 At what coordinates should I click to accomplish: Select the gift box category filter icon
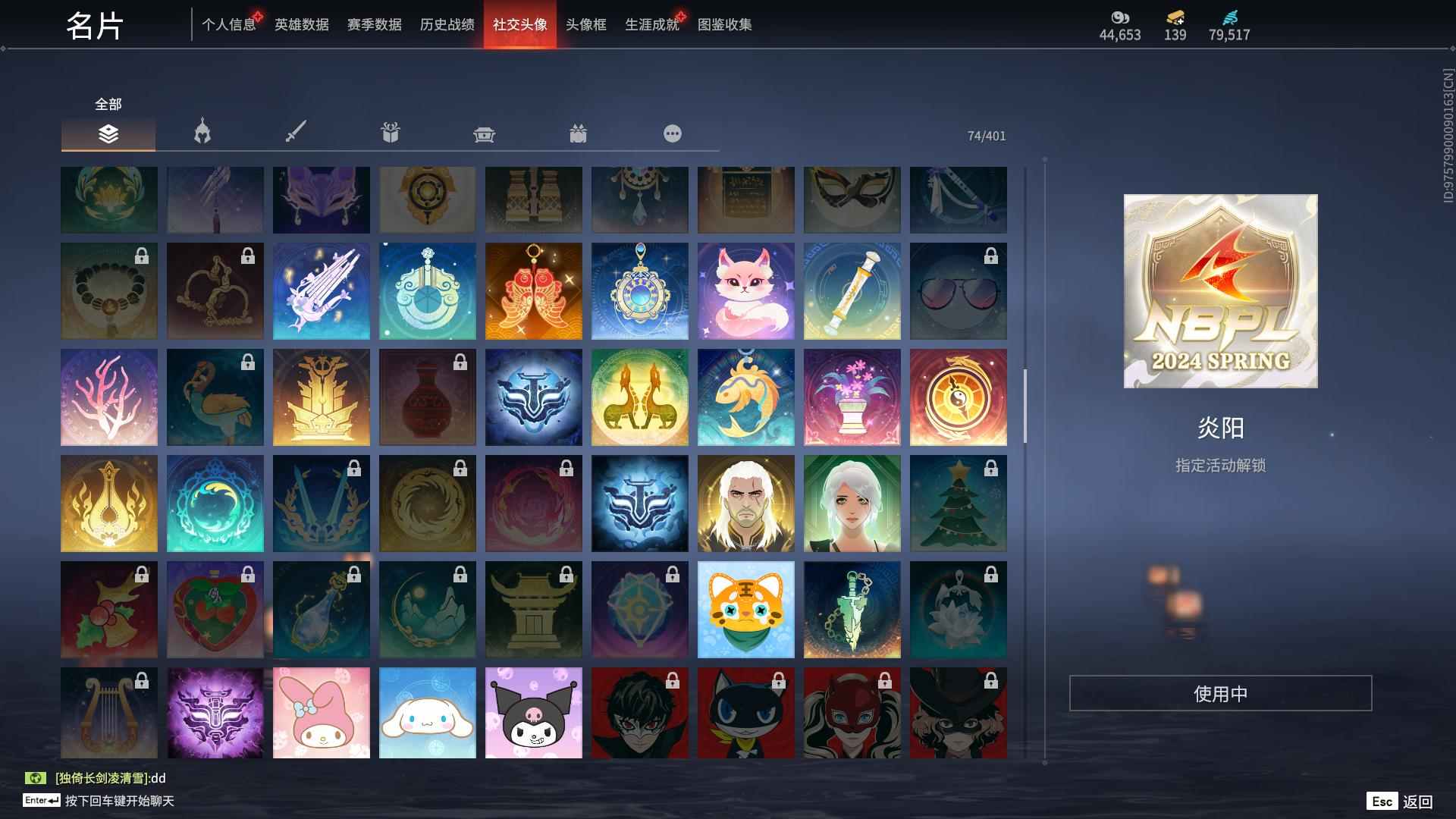[391, 133]
